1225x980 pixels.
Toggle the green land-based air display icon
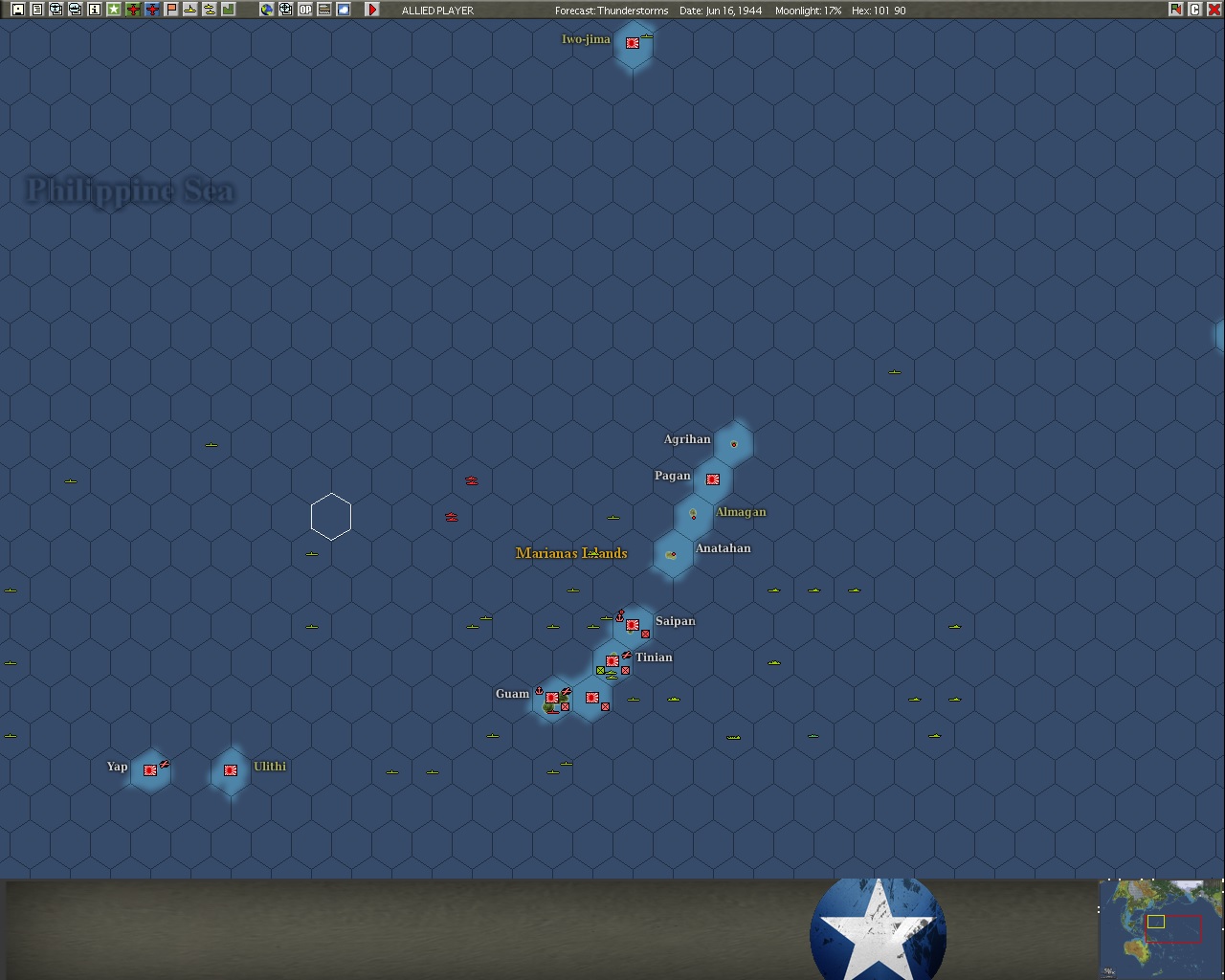coord(132,10)
